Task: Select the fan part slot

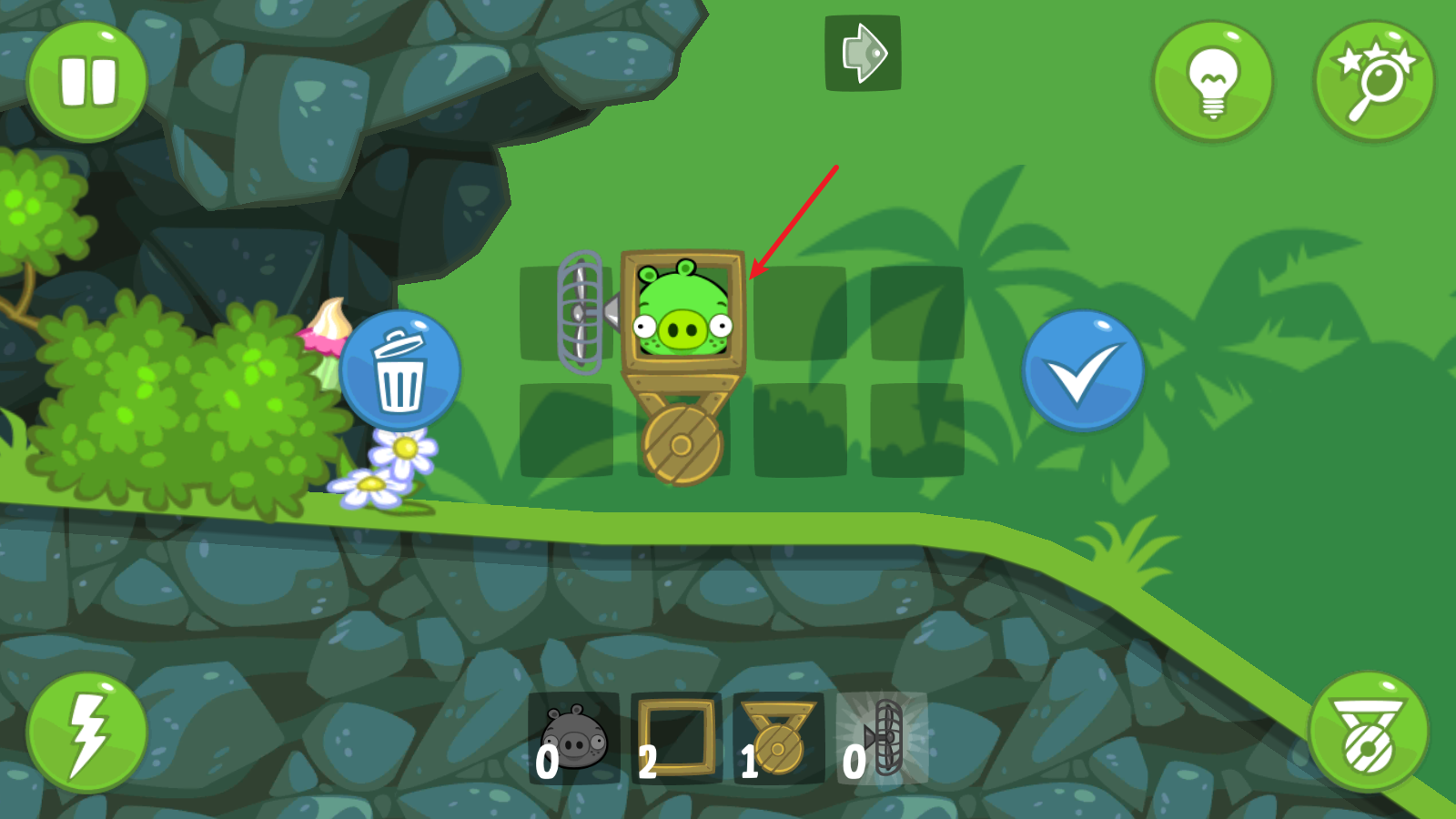Action: pos(882,739)
